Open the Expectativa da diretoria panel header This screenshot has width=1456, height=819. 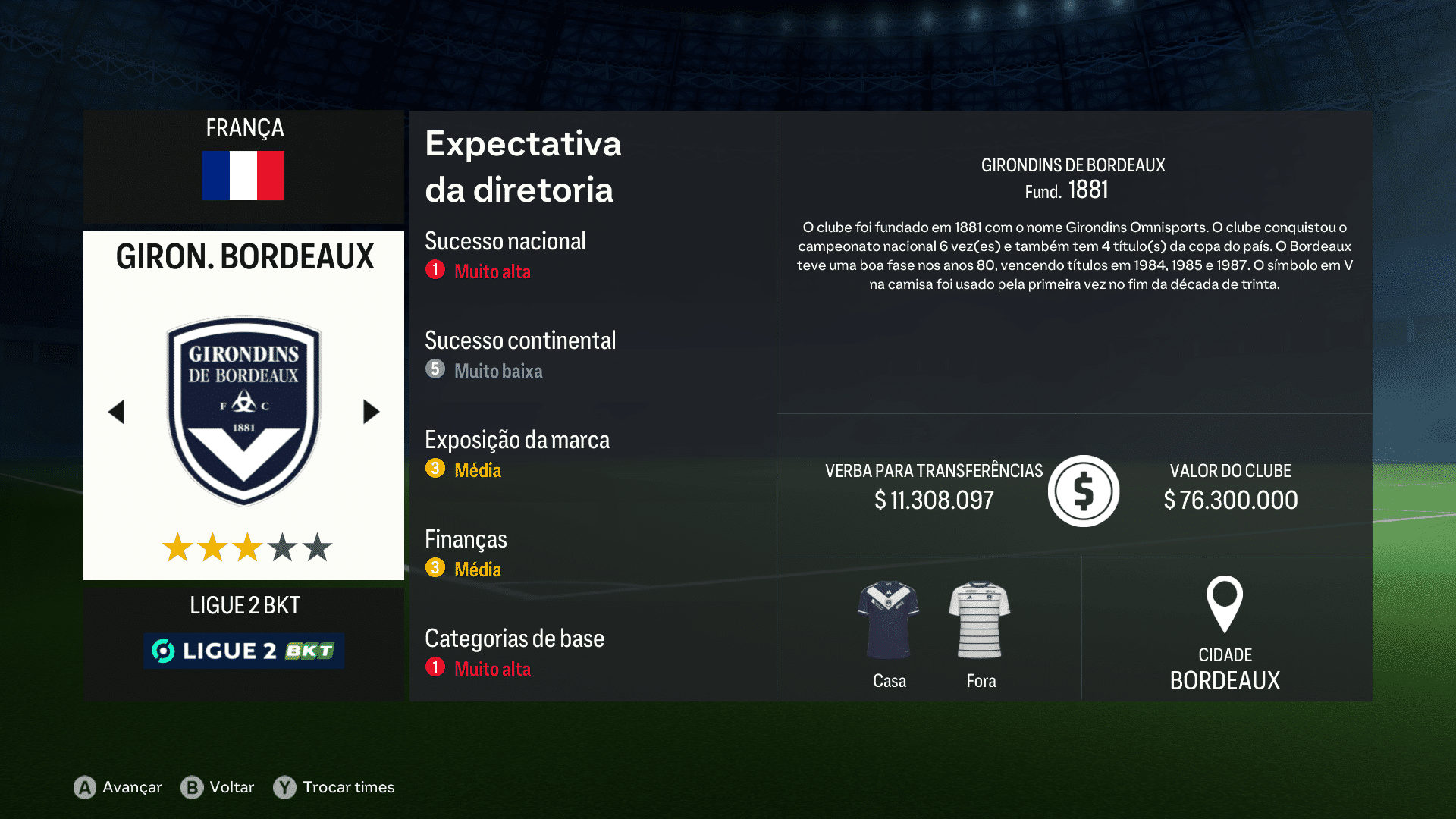[522, 166]
